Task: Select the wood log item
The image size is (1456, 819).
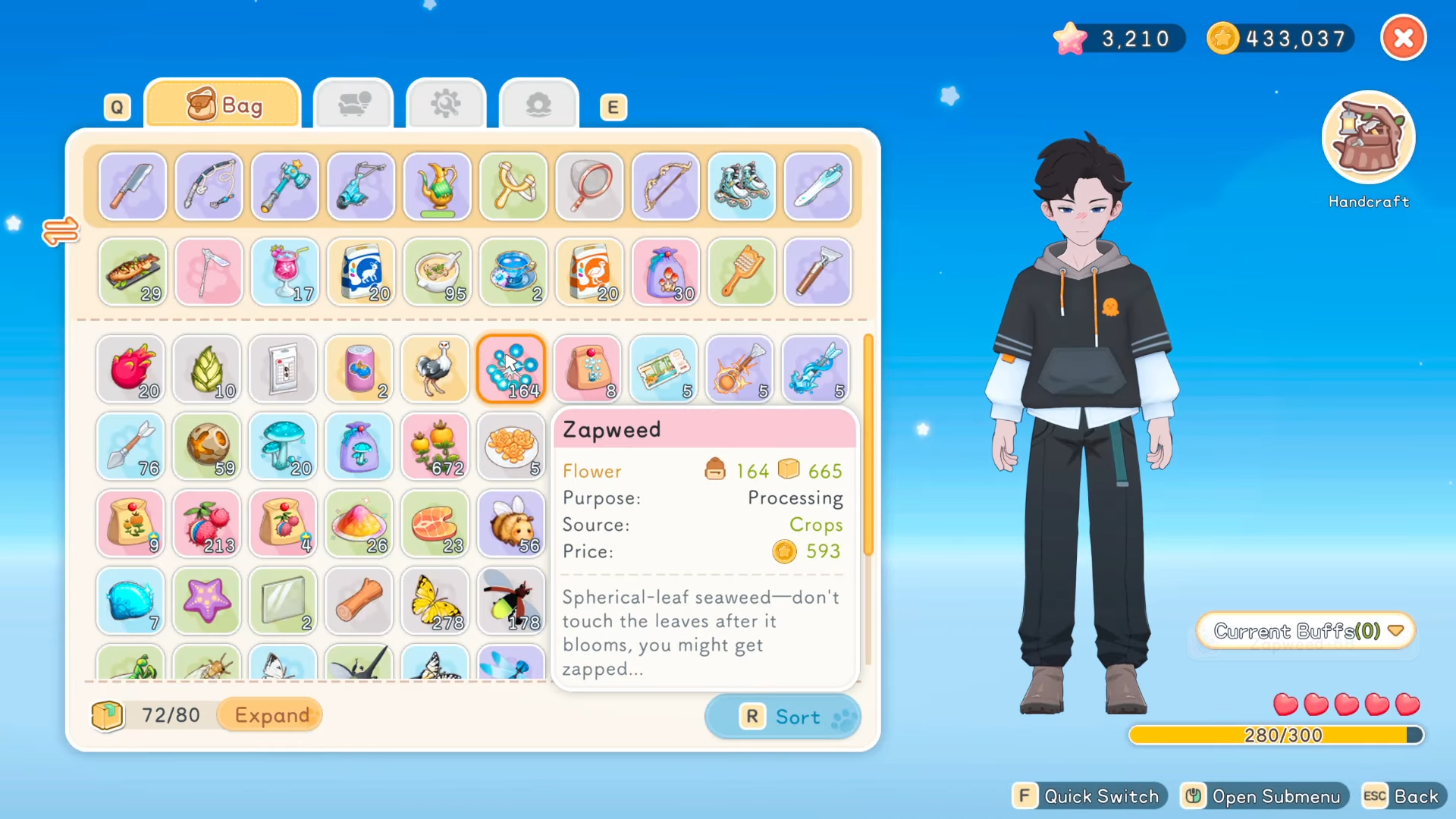Action: [x=359, y=601]
